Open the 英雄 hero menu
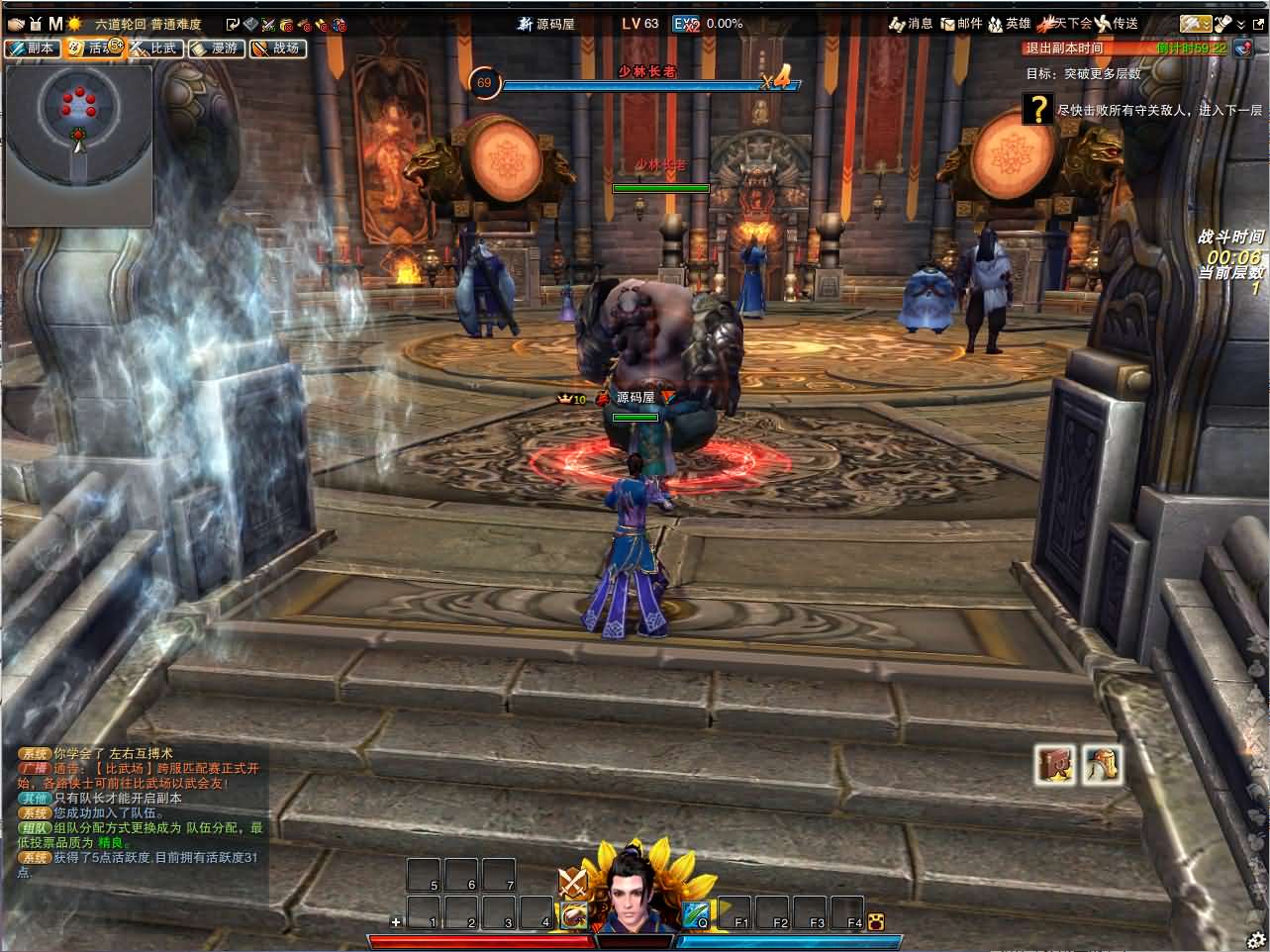 pyautogui.click(x=1010, y=24)
